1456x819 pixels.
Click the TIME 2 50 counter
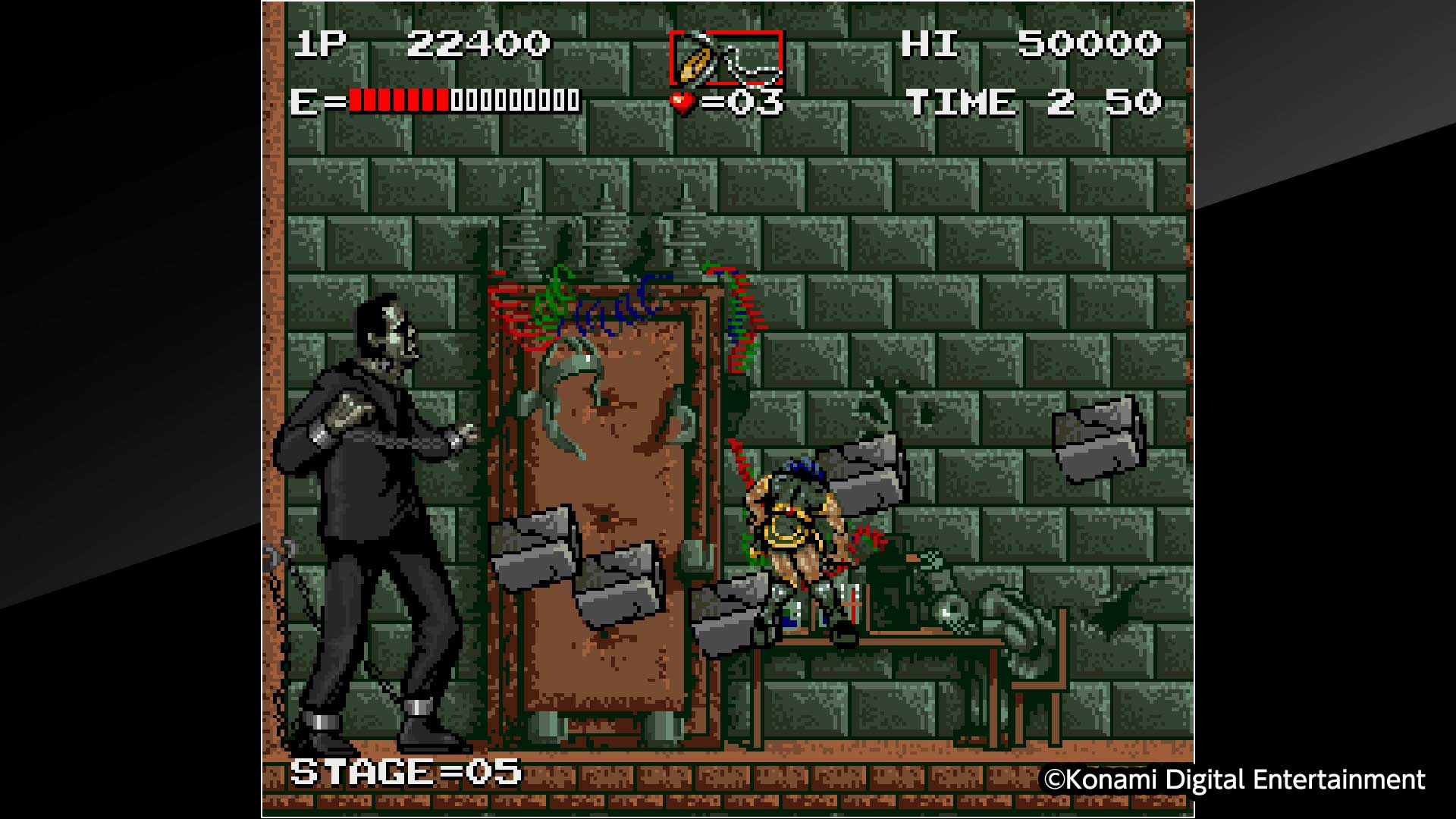1031,101
